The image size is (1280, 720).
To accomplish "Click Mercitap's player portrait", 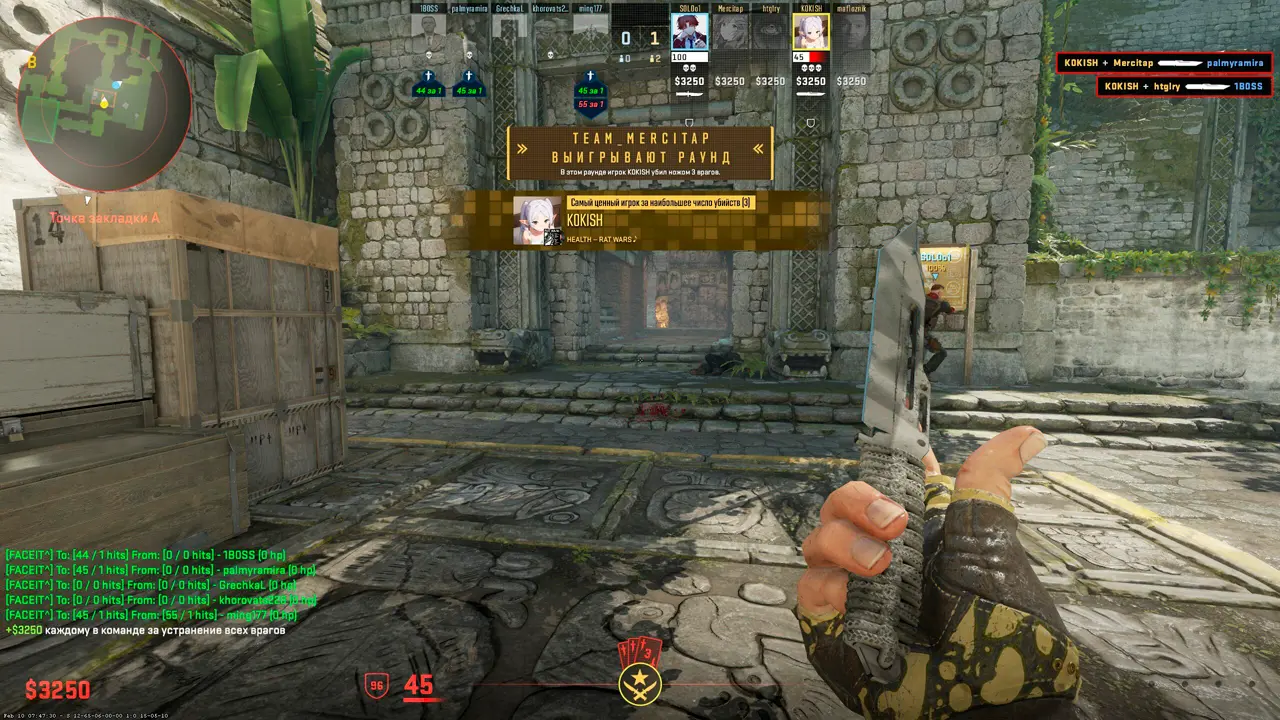I will click(730, 32).
